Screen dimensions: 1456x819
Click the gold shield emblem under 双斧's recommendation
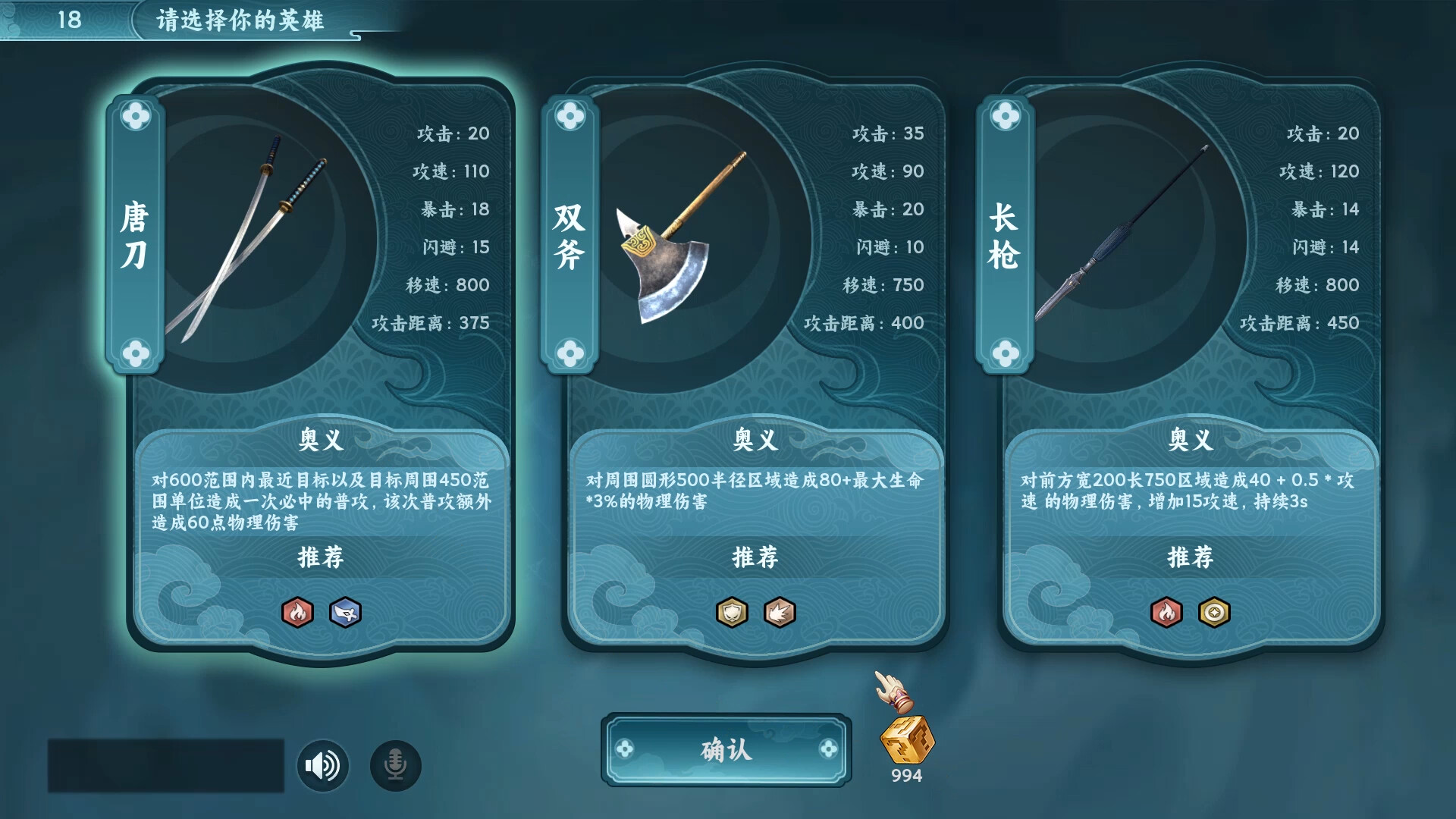coord(730,610)
